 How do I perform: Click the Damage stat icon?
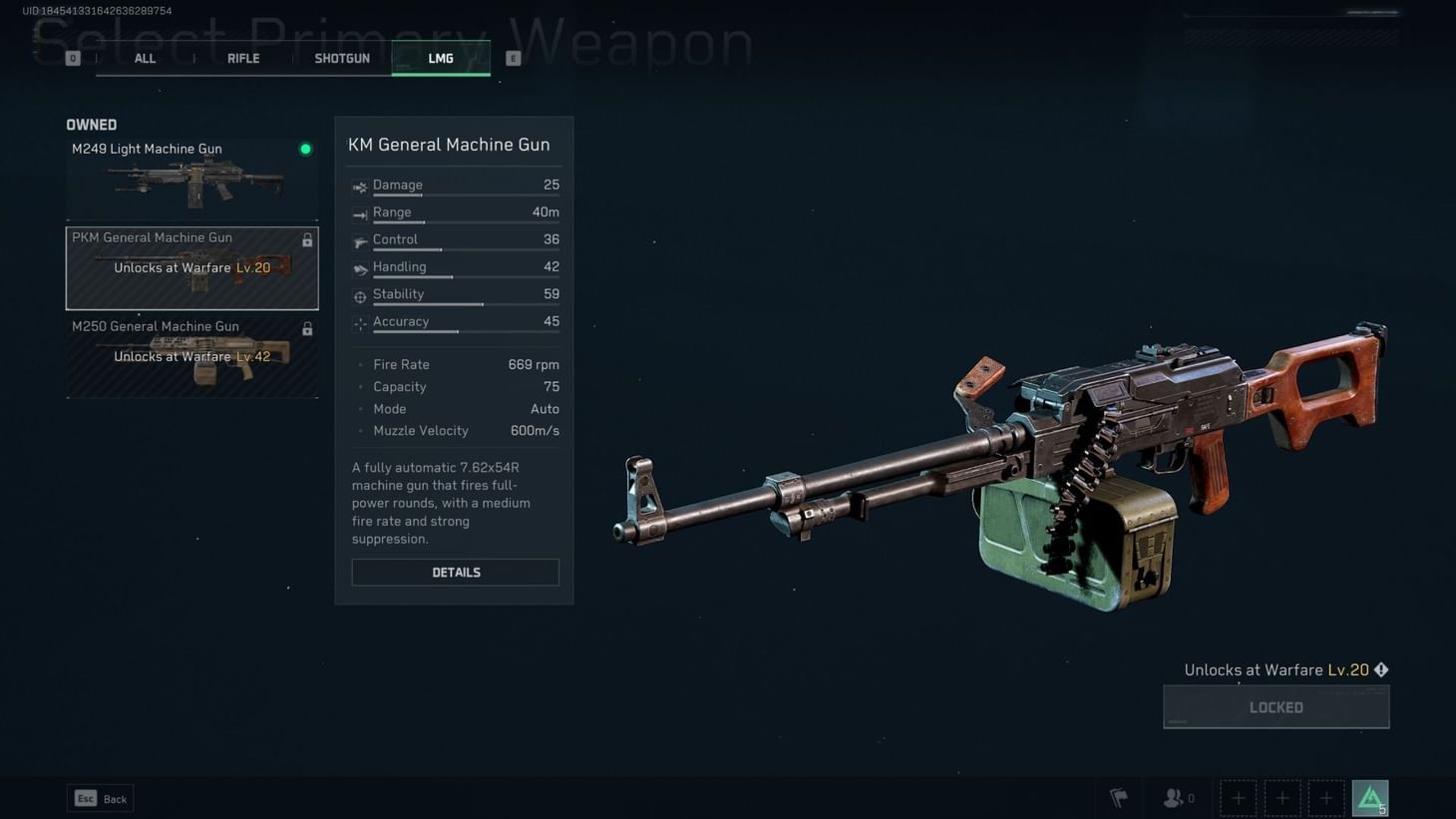point(359,186)
